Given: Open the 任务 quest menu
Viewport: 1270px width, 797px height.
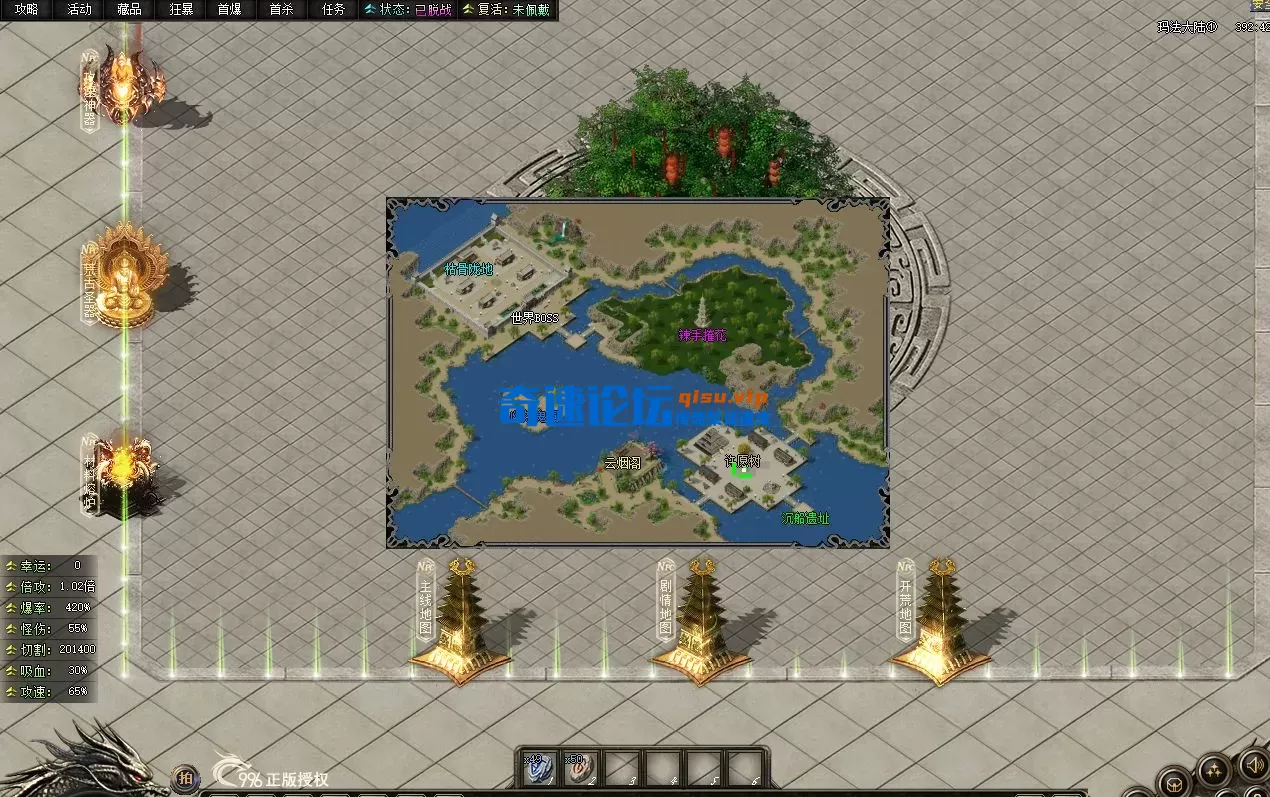Looking at the screenshot, I should 333,10.
